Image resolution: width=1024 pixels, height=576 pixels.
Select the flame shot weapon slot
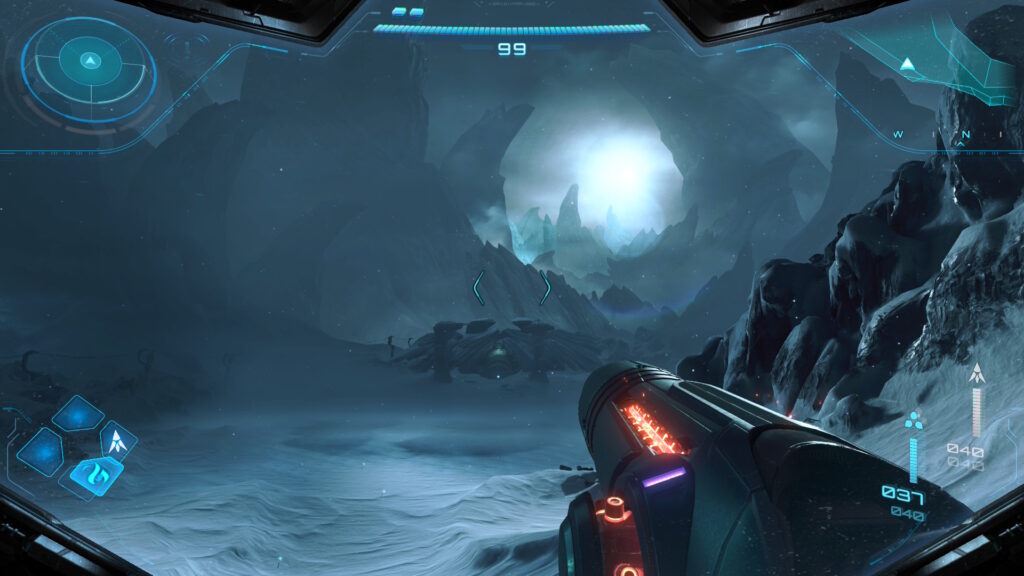click(x=97, y=471)
